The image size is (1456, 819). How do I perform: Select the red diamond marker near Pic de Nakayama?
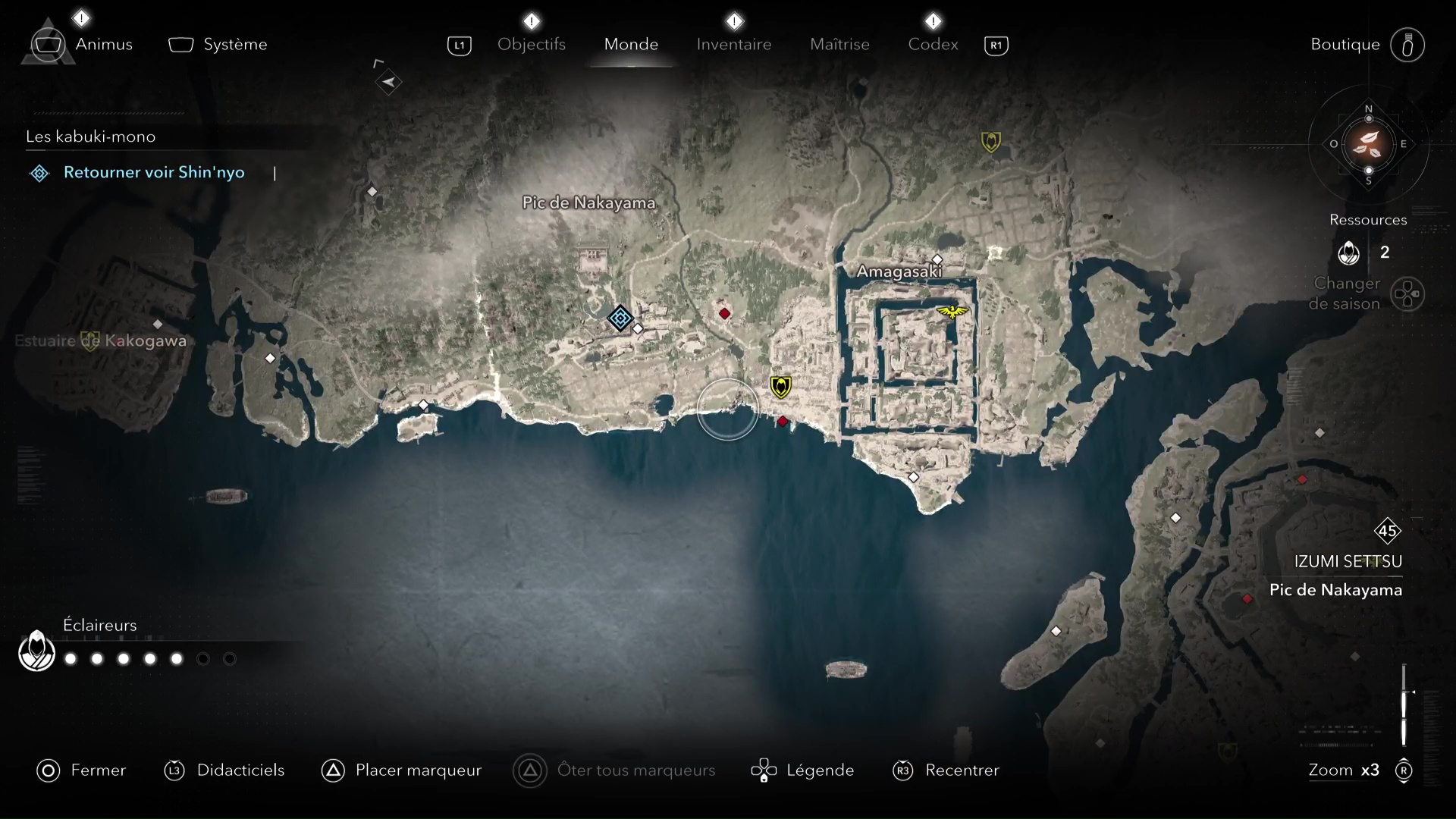pyautogui.click(x=725, y=313)
